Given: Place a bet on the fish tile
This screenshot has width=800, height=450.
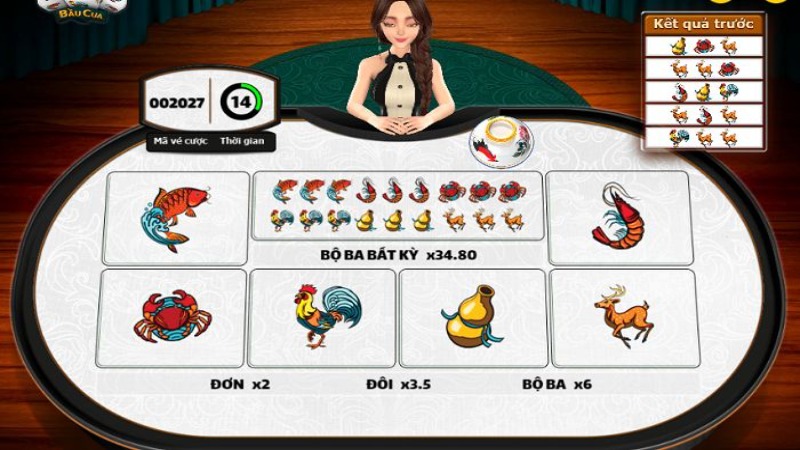Looking at the screenshot, I should pyautogui.click(x=176, y=217).
